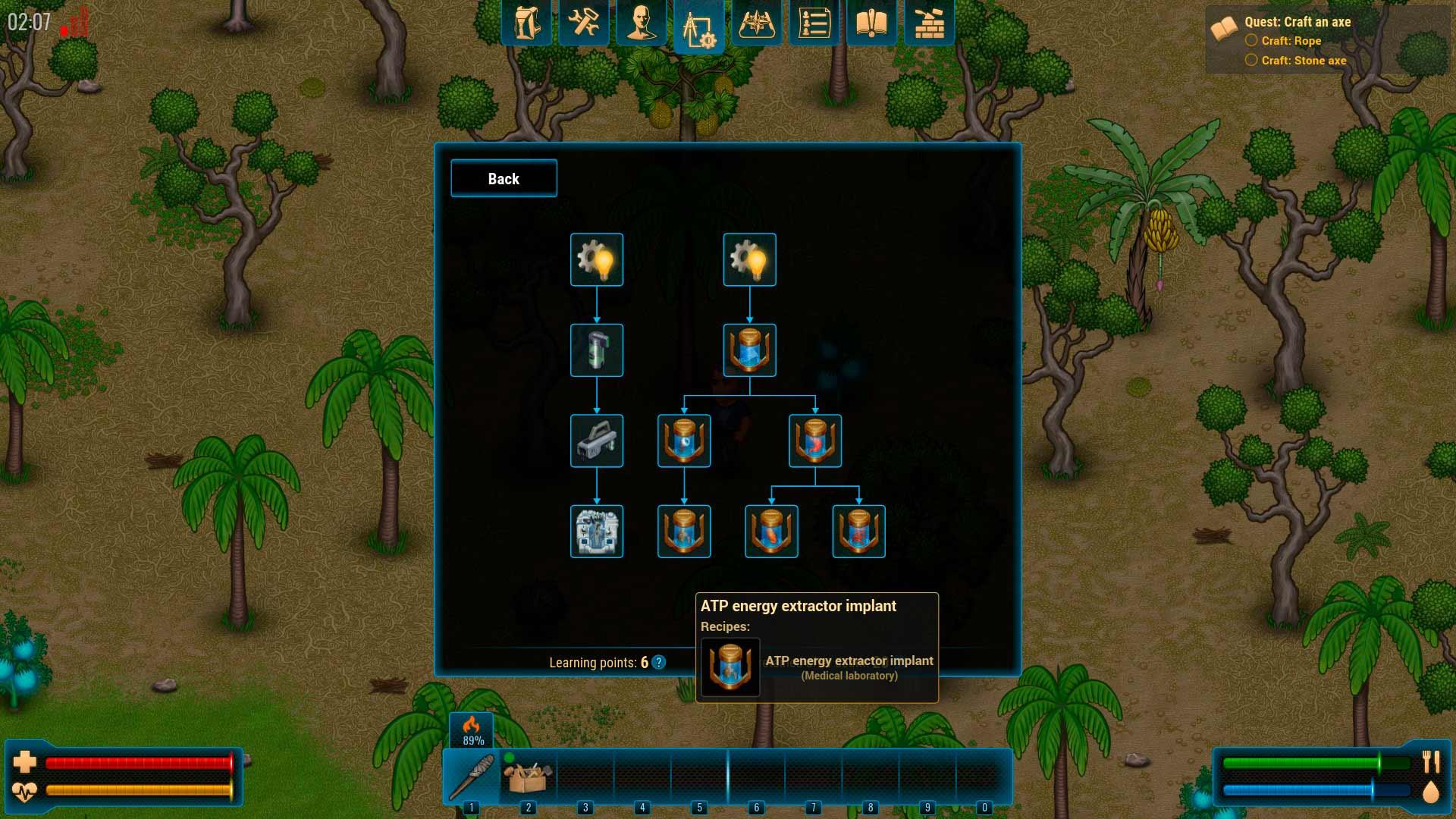
Task: Select the wooden club hotbar slot
Action: tap(472, 776)
